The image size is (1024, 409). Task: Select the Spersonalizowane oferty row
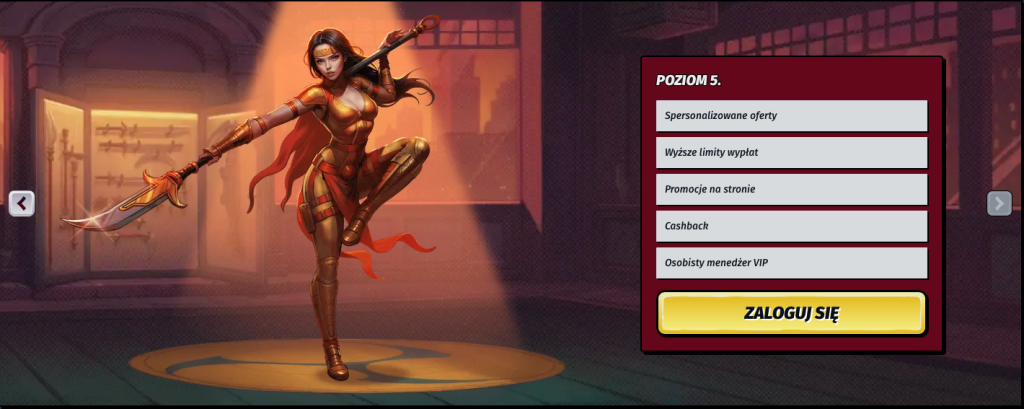tap(791, 116)
